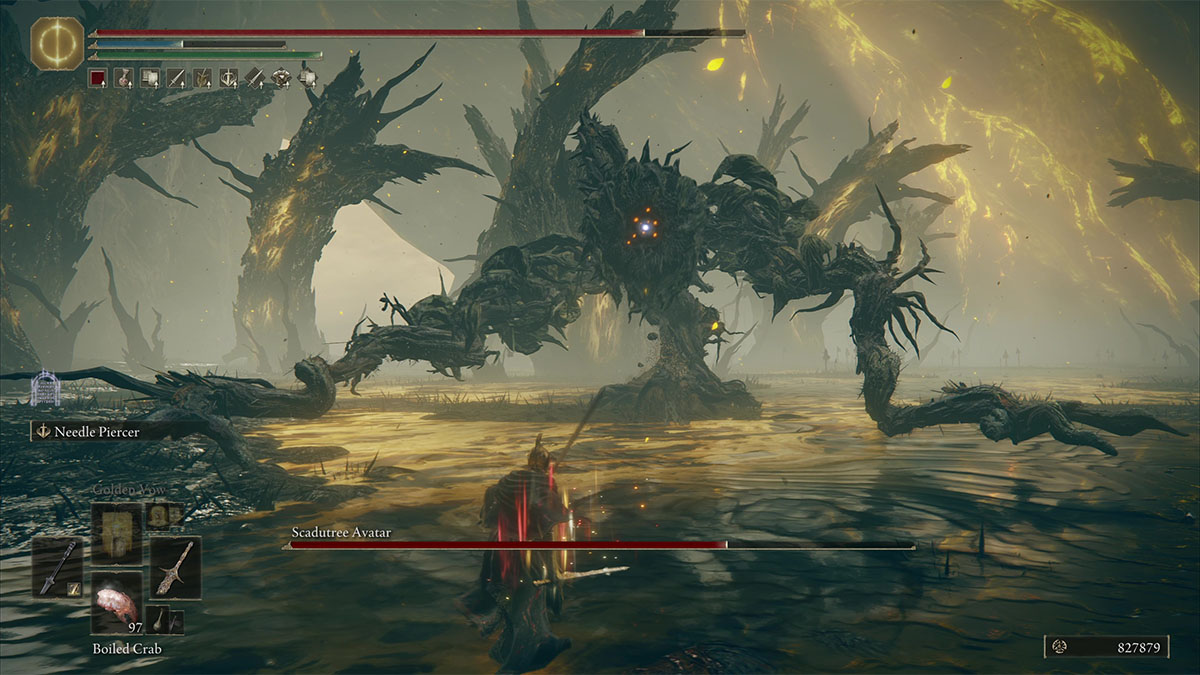Click the summoning gate icon
This screenshot has height=675, width=1200.
pos(44,389)
